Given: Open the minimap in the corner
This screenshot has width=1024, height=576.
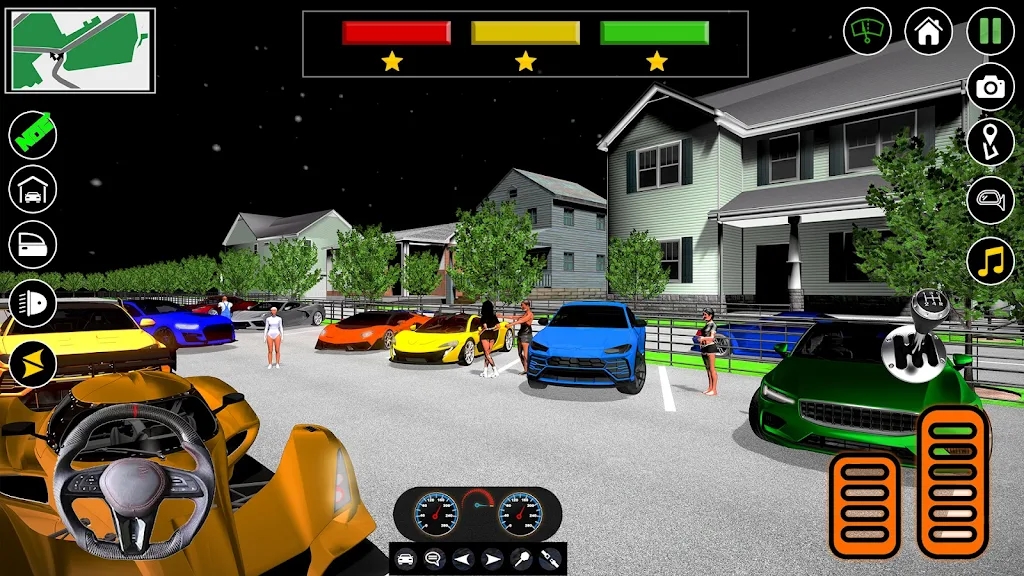Looking at the screenshot, I should [x=80, y=50].
